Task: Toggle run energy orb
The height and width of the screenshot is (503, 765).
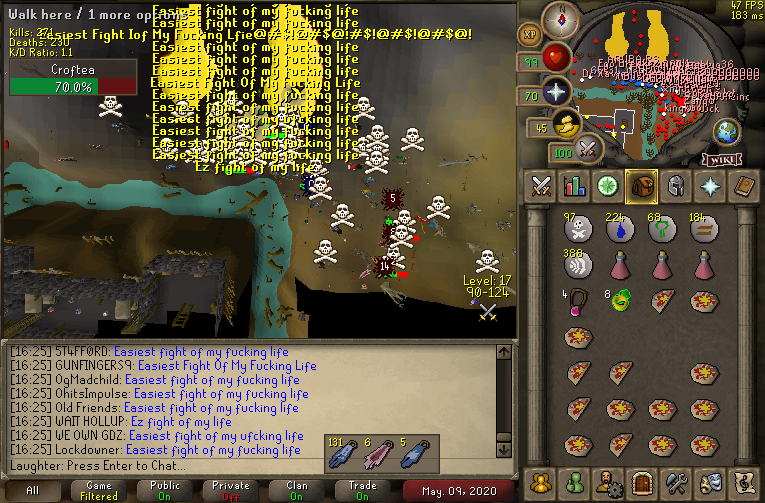Action: 567,126
